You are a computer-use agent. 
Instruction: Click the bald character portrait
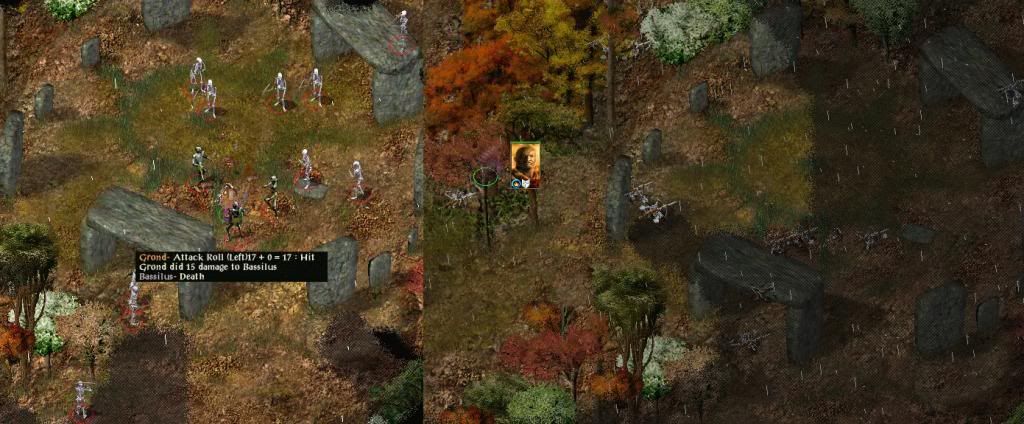click(x=525, y=164)
